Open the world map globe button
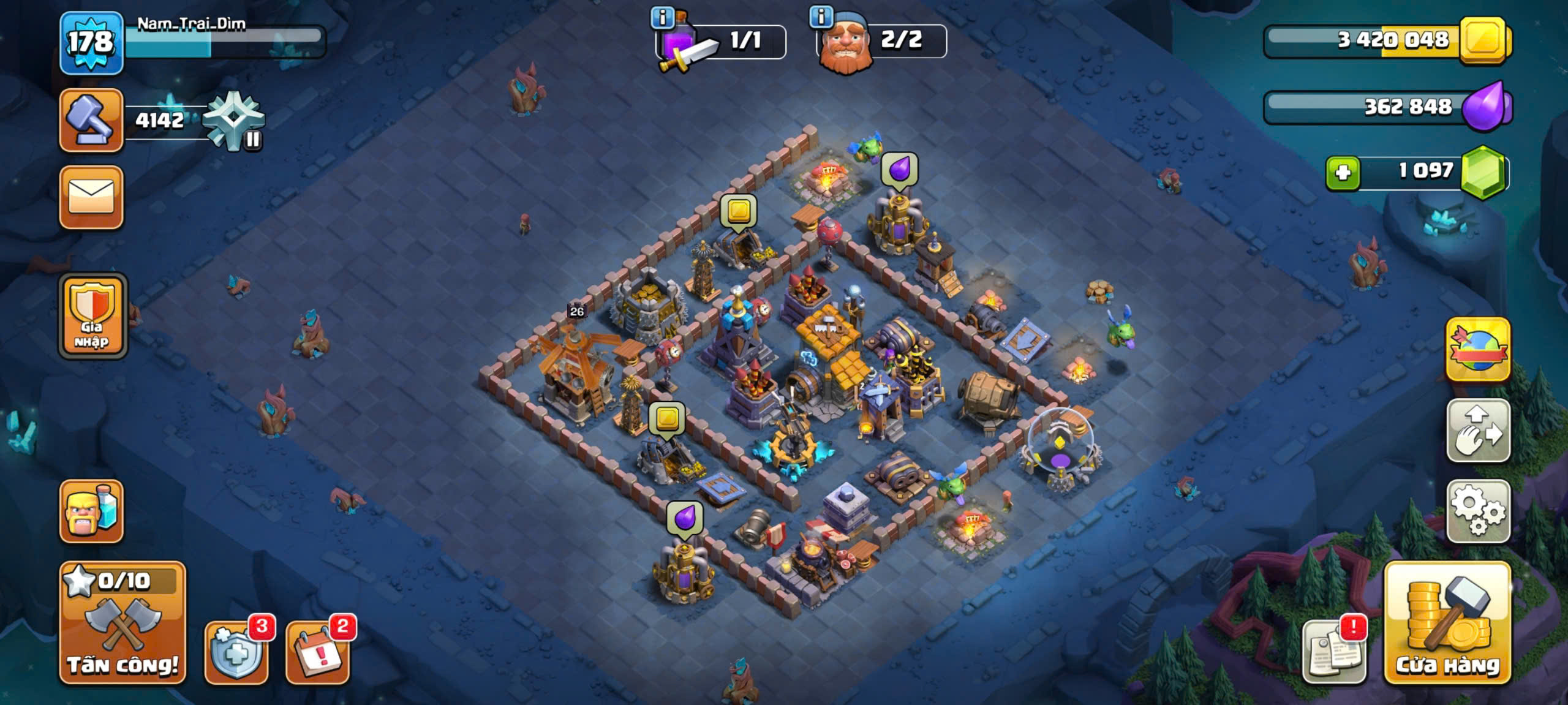The height and width of the screenshot is (705, 1568). coord(1477,350)
